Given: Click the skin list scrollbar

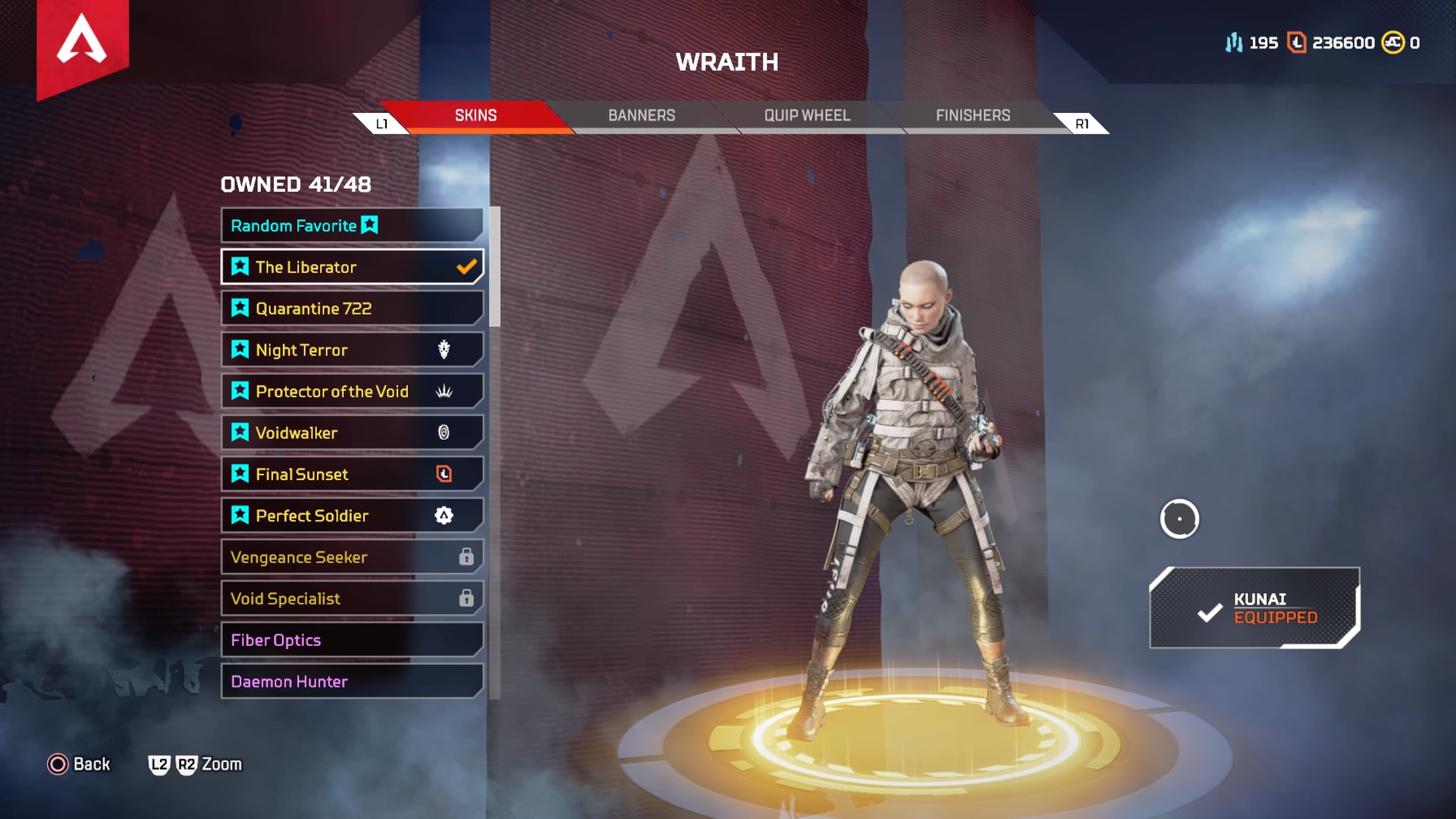Looking at the screenshot, I should point(495,267).
